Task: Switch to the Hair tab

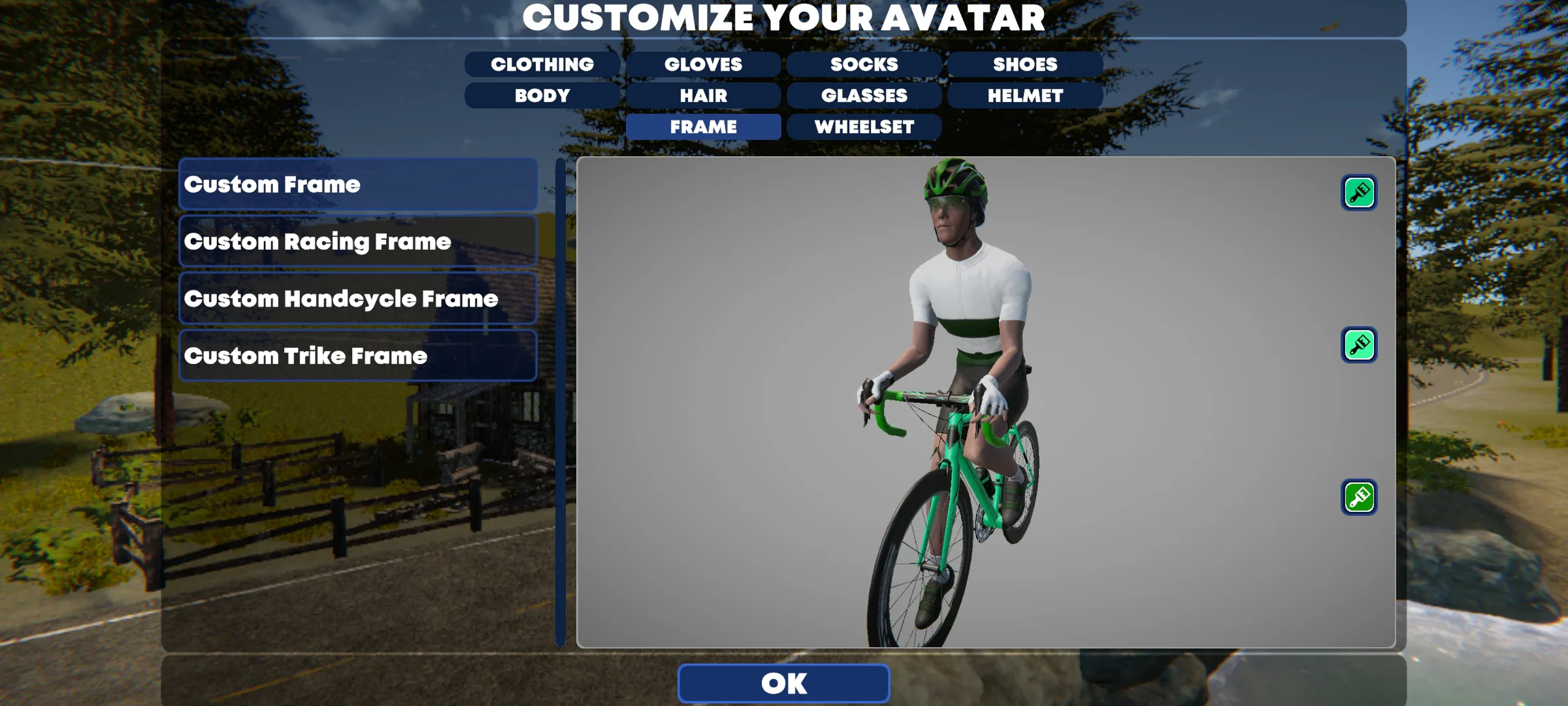Action: coord(703,95)
